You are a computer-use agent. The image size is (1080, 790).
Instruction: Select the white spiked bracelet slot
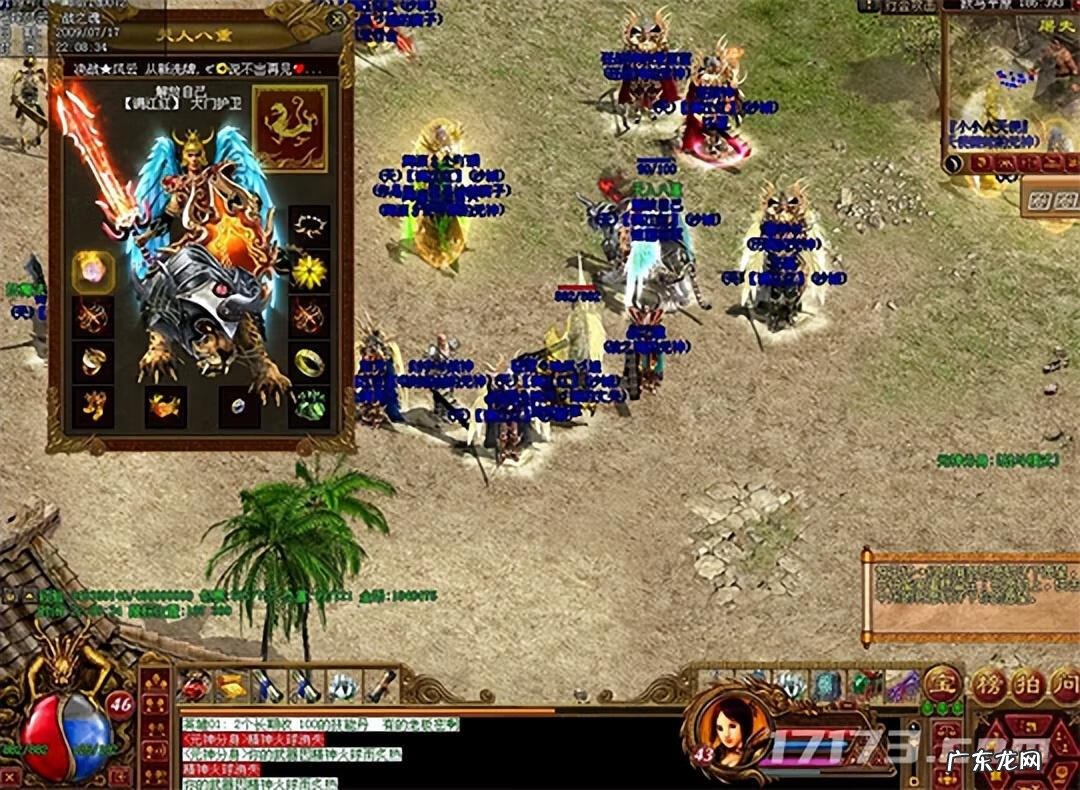pos(309,227)
